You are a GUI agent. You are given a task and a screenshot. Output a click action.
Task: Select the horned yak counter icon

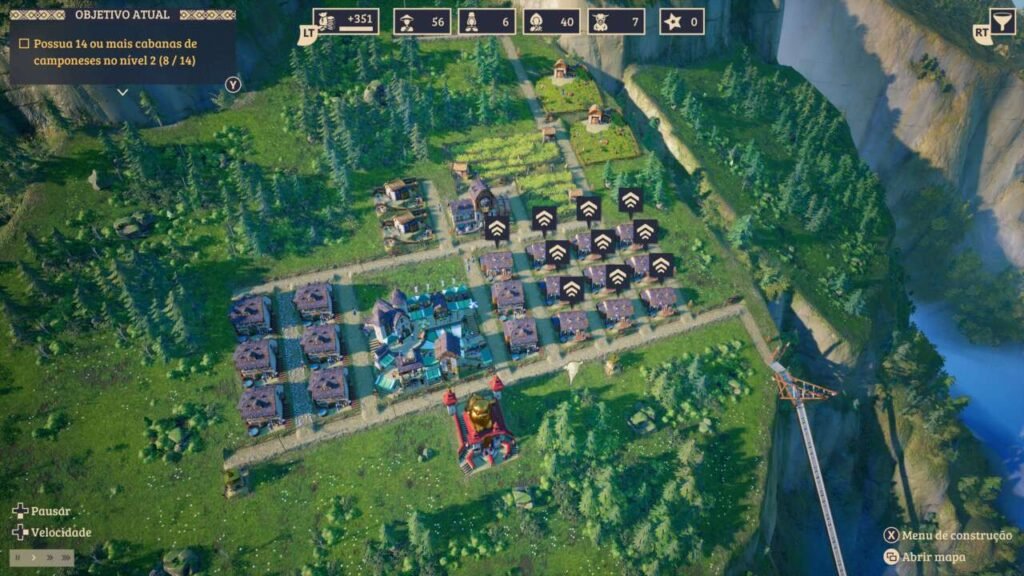602,22
